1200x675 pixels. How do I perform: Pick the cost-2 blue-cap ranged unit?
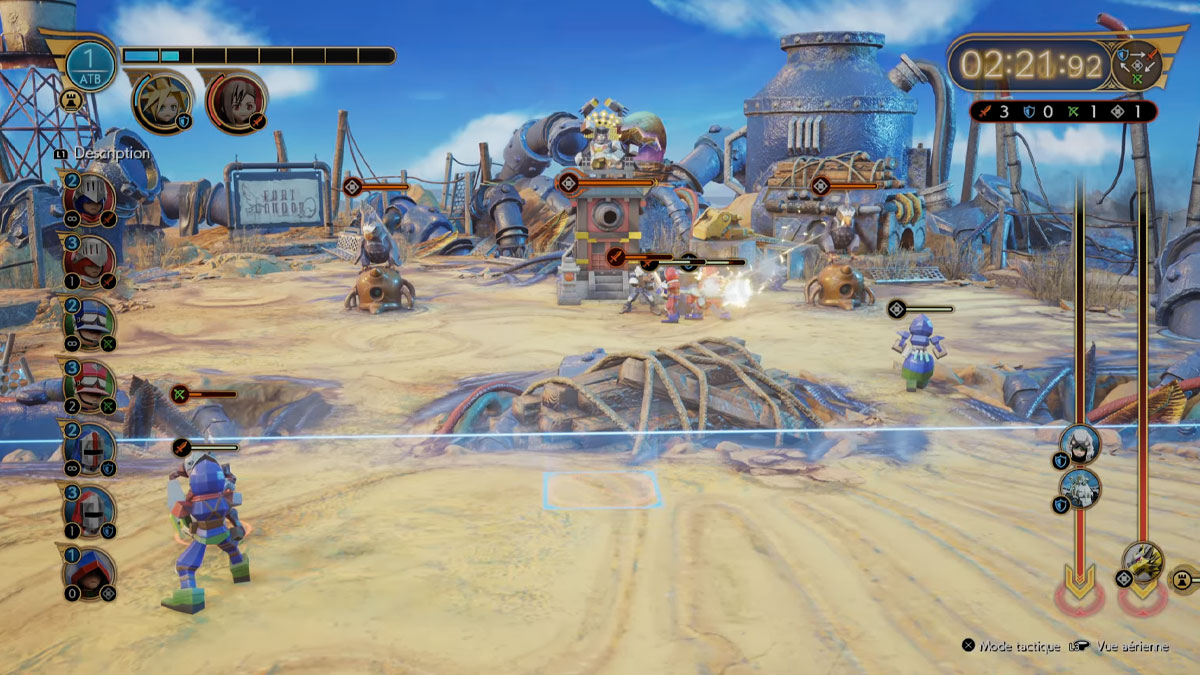click(x=89, y=324)
